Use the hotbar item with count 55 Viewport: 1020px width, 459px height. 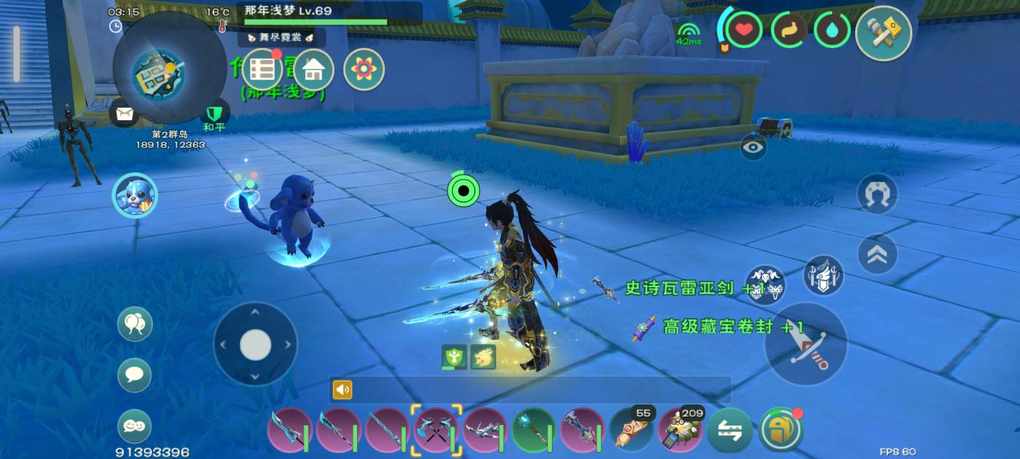(632, 430)
